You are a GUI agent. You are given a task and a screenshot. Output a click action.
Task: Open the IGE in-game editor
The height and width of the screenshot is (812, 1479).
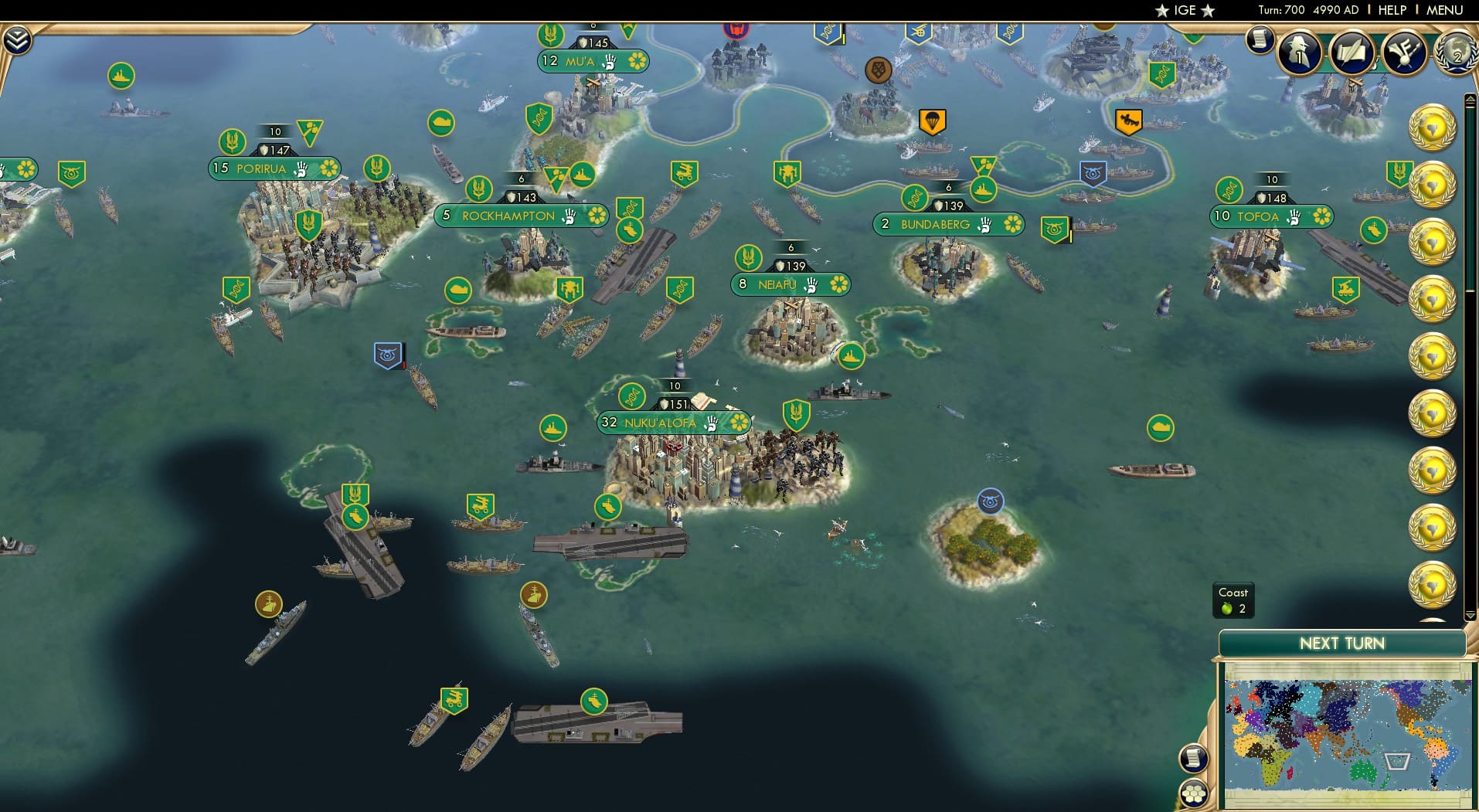pos(1185,10)
